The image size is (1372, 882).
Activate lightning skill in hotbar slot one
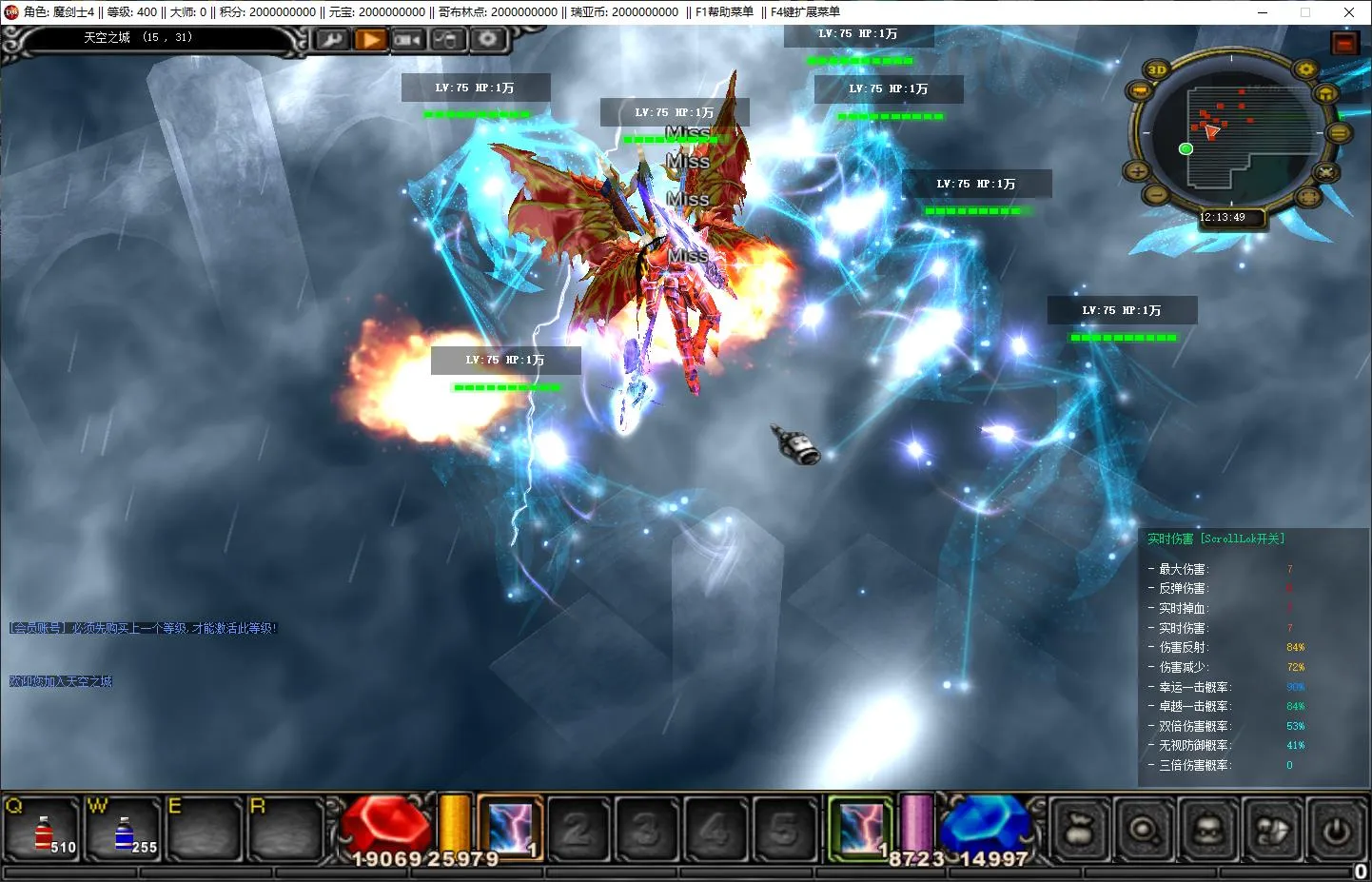coord(511,826)
